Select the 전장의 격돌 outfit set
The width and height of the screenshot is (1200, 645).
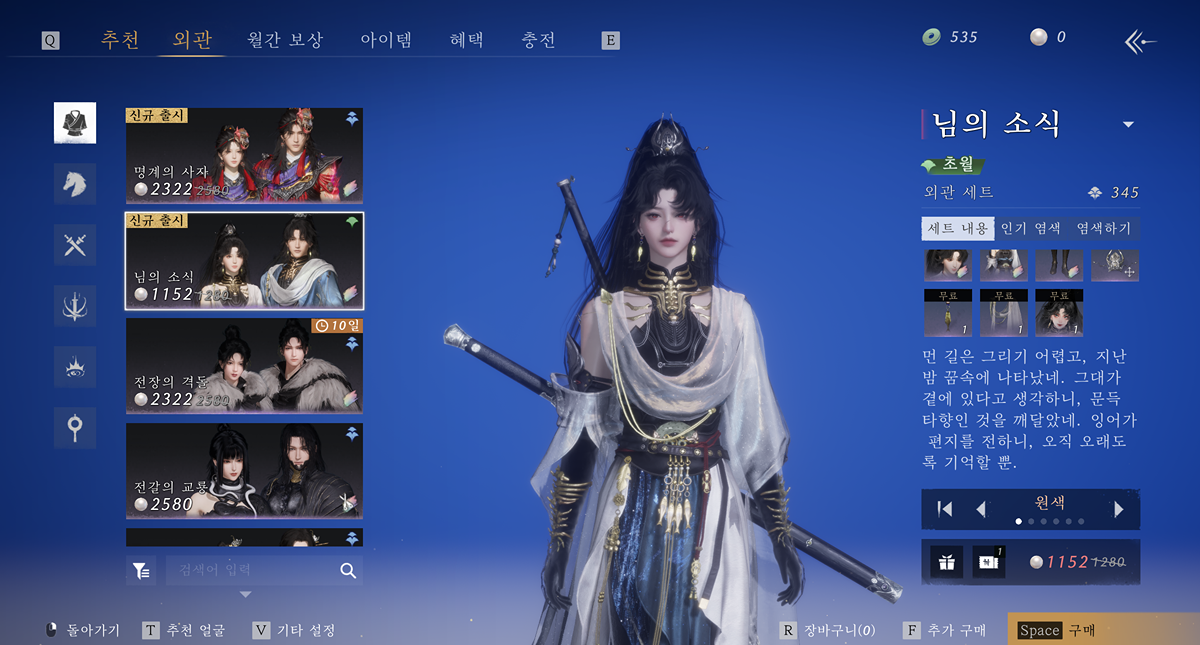point(244,364)
